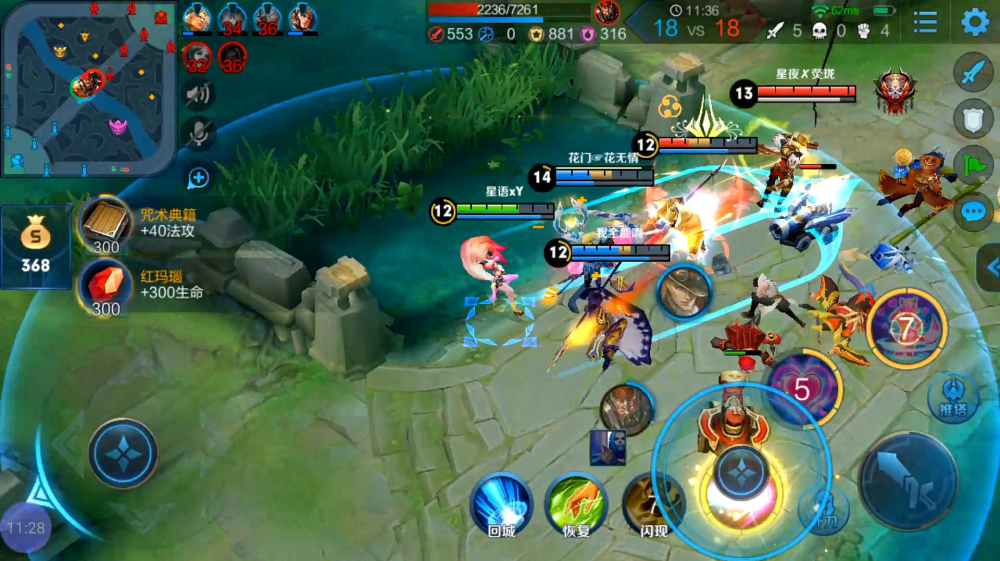
Task: Tap the sword basic attack button
Action: [908, 481]
